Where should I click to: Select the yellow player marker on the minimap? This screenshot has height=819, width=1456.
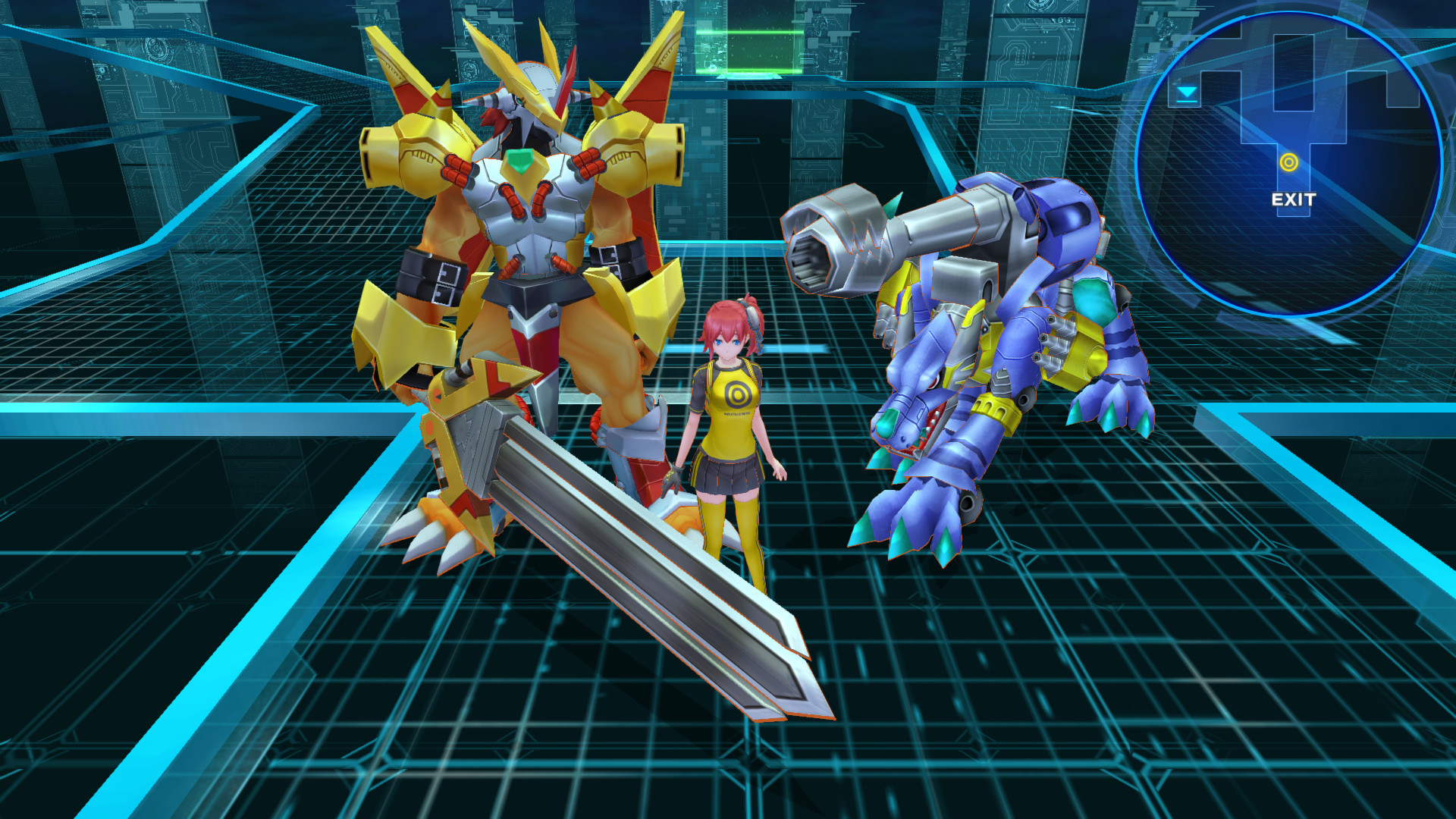pos(1288,162)
